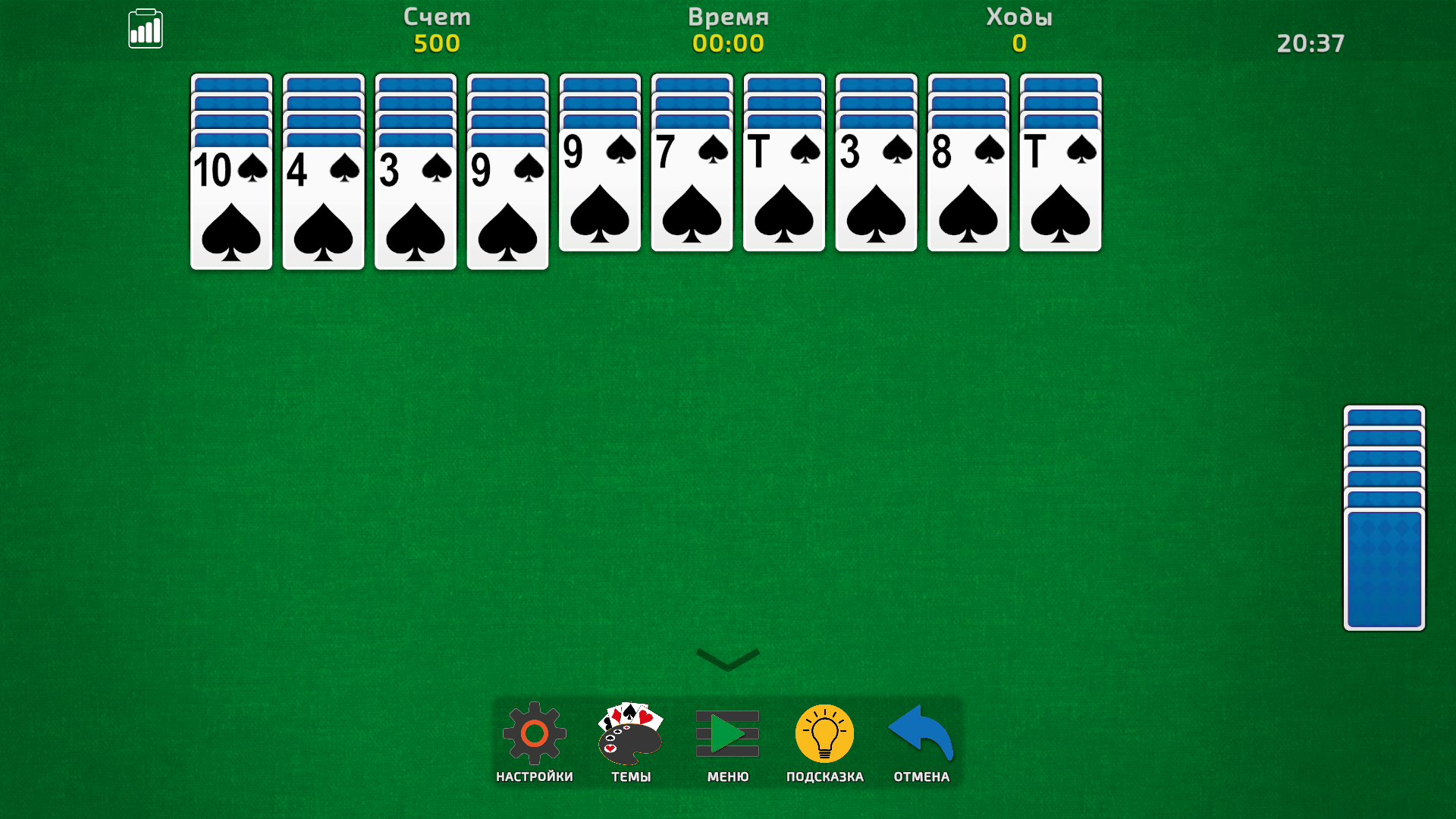Open settings via the Настройки gear icon

click(535, 734)
